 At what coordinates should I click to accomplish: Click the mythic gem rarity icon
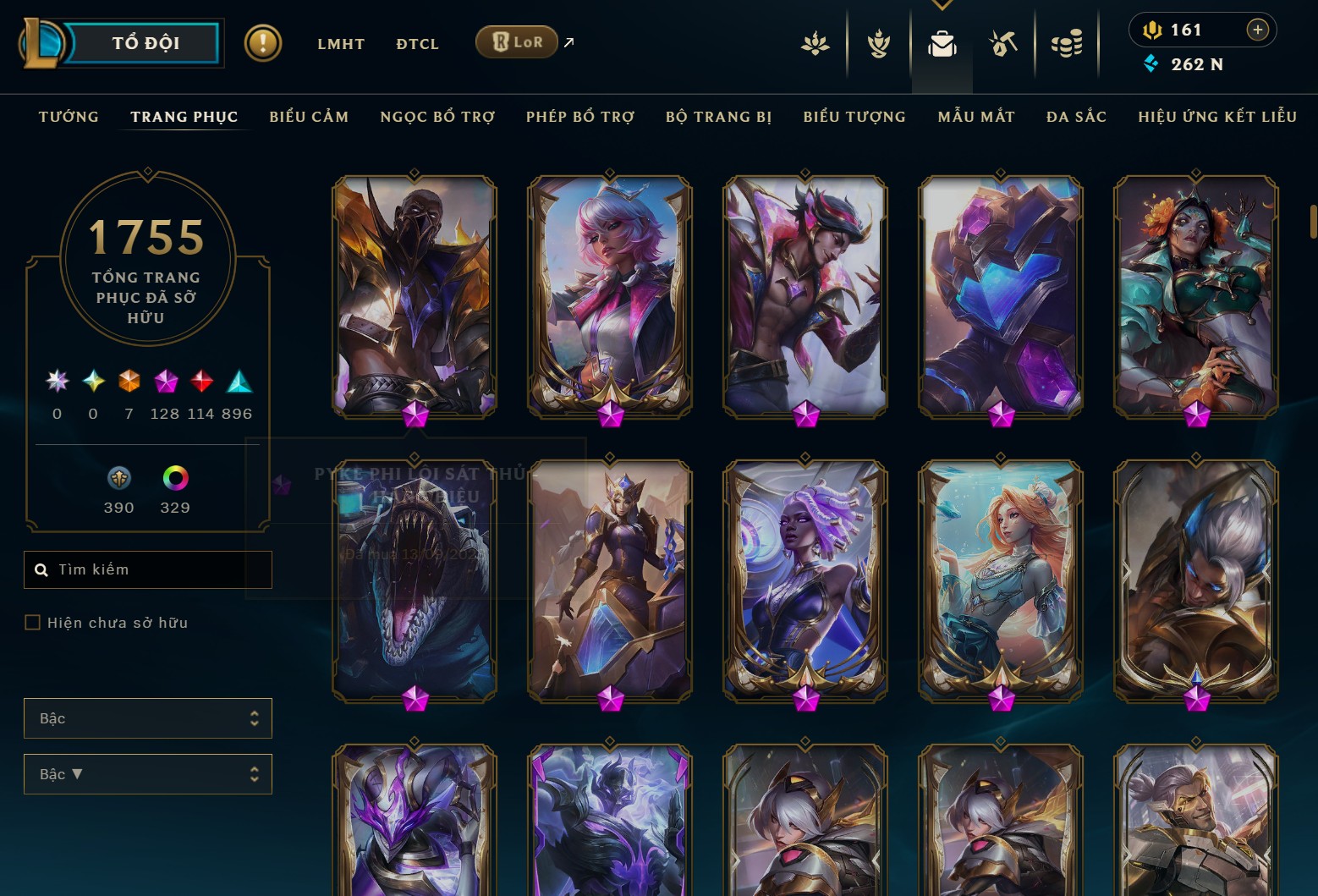(166, 381)
